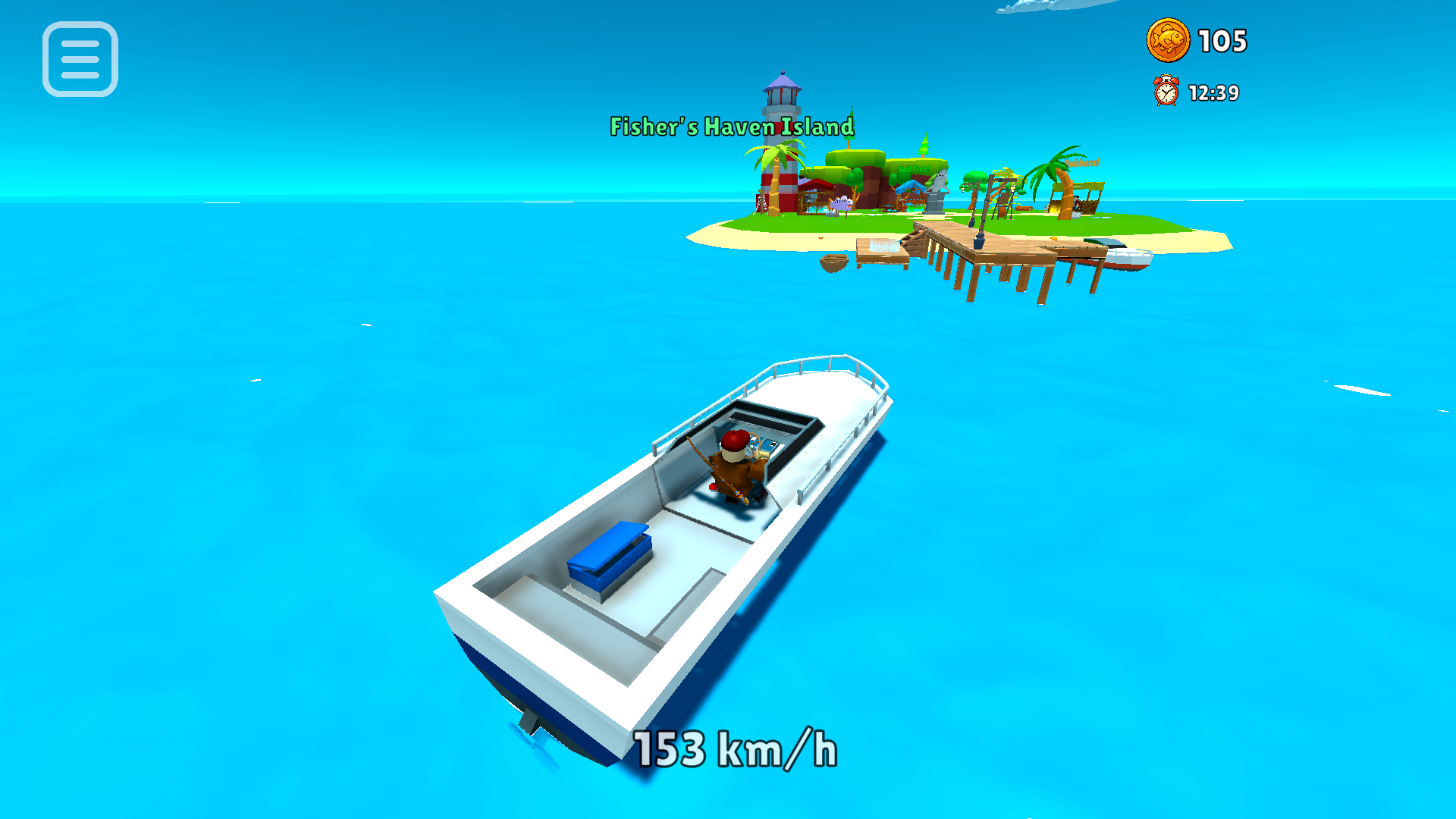Click the 12:39 game clock display
The height and width of the screenshot is (819, 1456).
point(1213,93)
